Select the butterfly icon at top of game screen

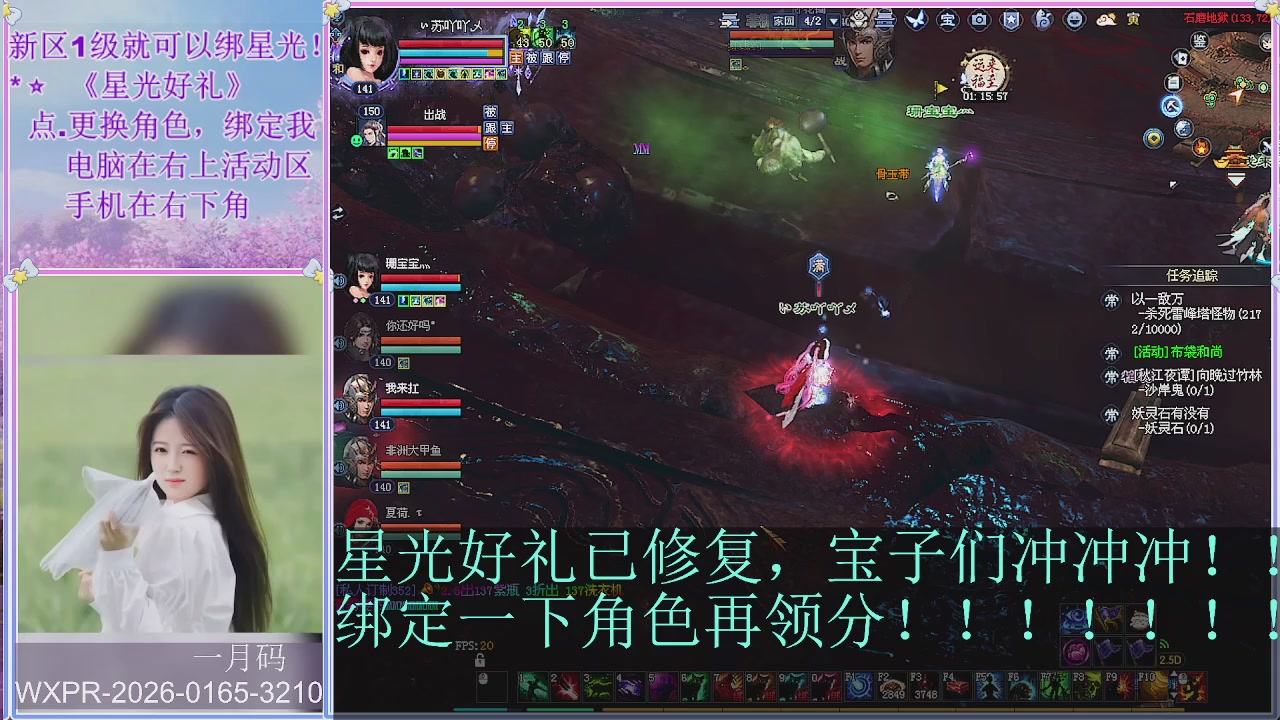click(x=916, y=19)
